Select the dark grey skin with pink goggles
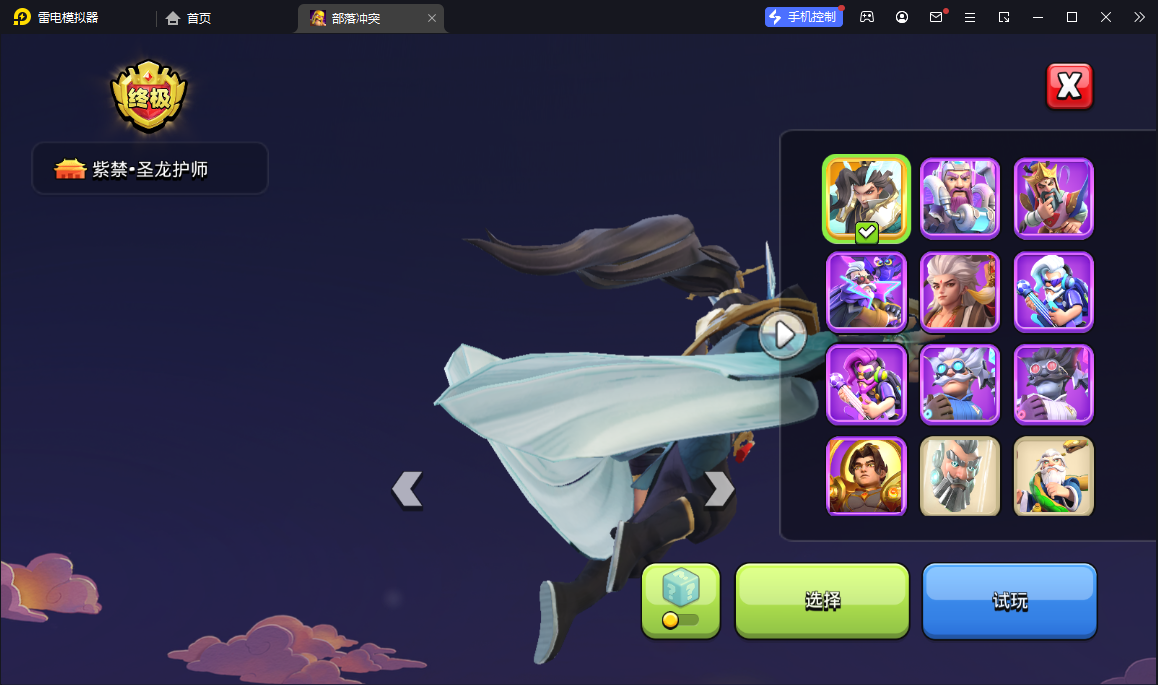Screen dimensions: 1158x685 click(1053, 384)
